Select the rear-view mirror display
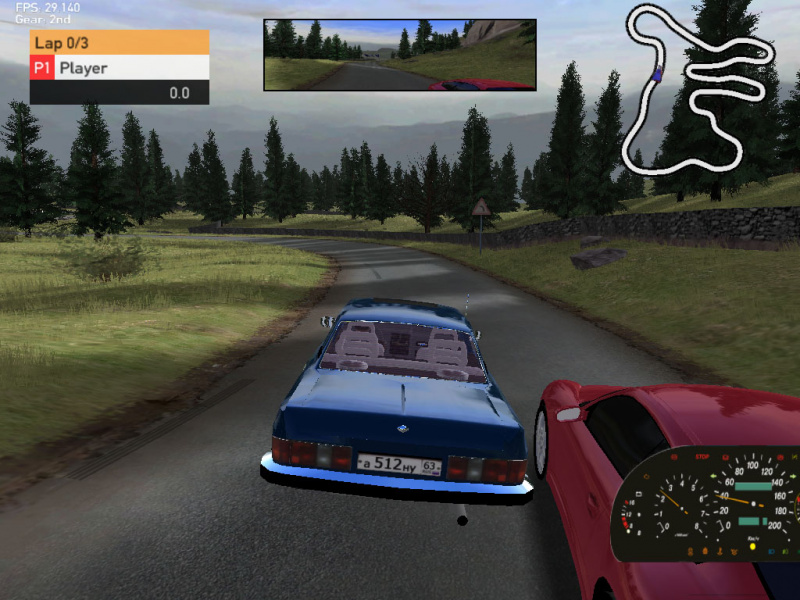This screenshot has height=600, width=800. (x=400, y=55)
